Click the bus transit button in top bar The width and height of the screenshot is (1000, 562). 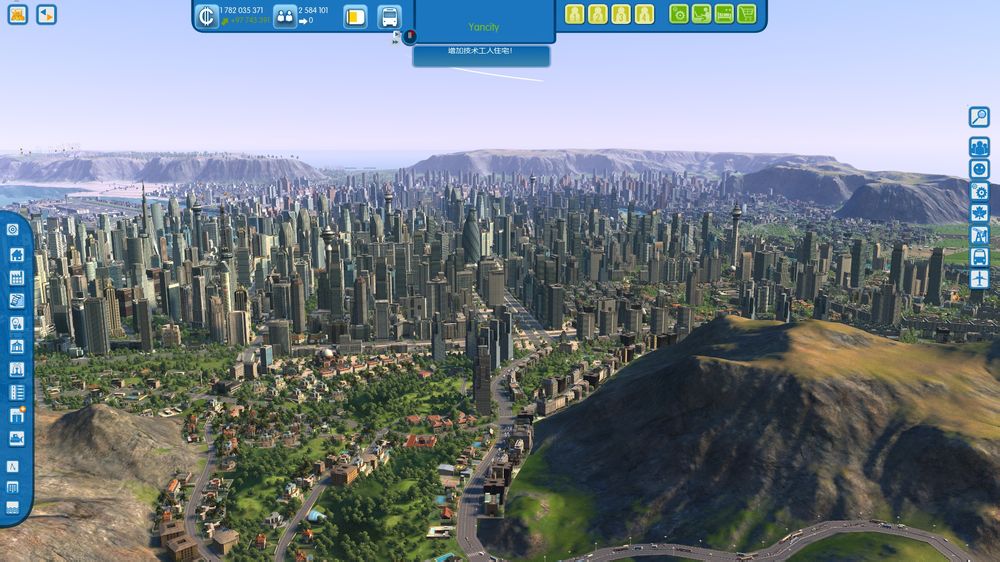coord(389,17)
